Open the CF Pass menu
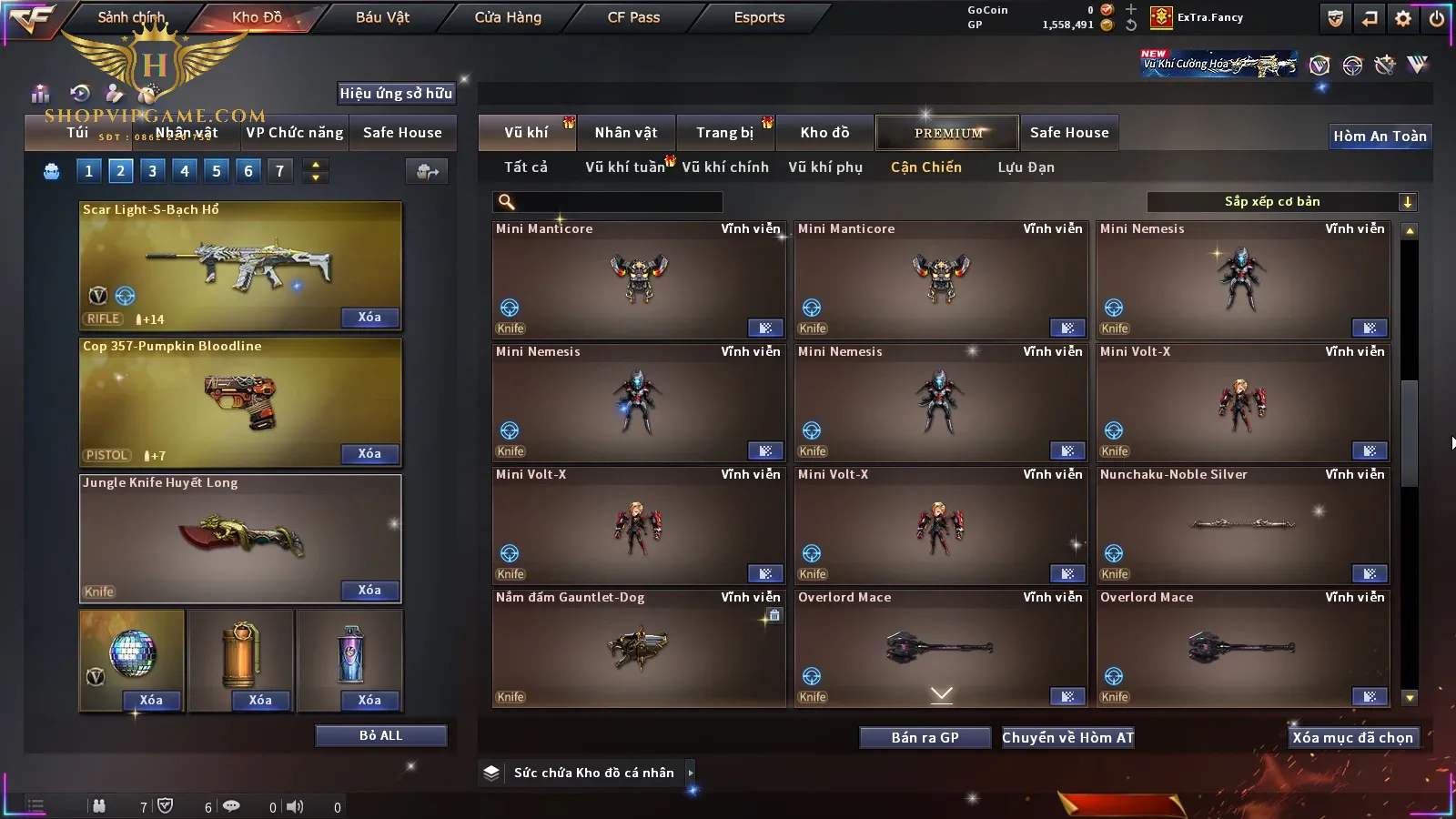This screenshot has height=819, width=1456. (633, 17)
